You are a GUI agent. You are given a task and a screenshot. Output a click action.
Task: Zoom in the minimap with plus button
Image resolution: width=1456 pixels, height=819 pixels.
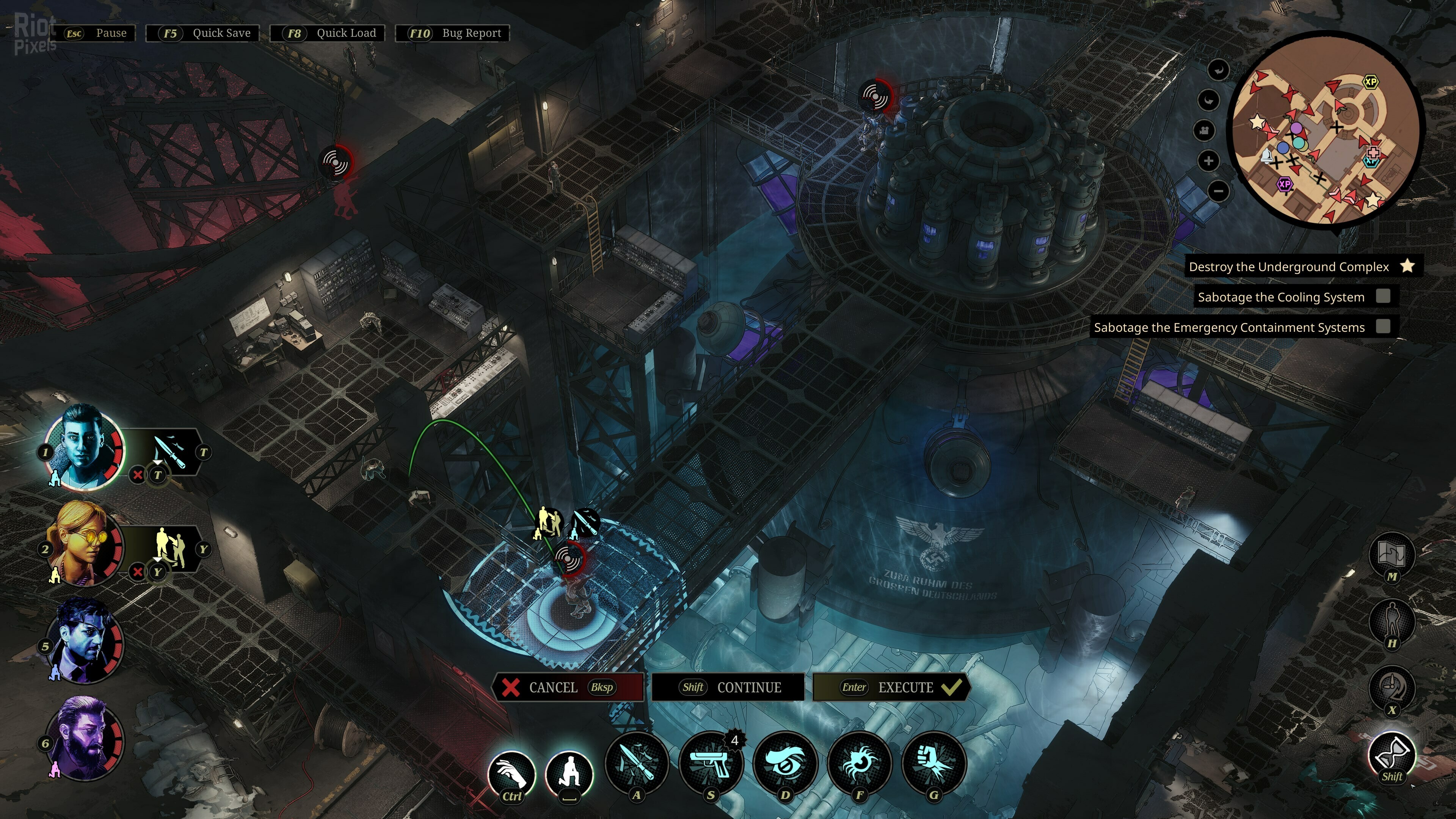1208,161
